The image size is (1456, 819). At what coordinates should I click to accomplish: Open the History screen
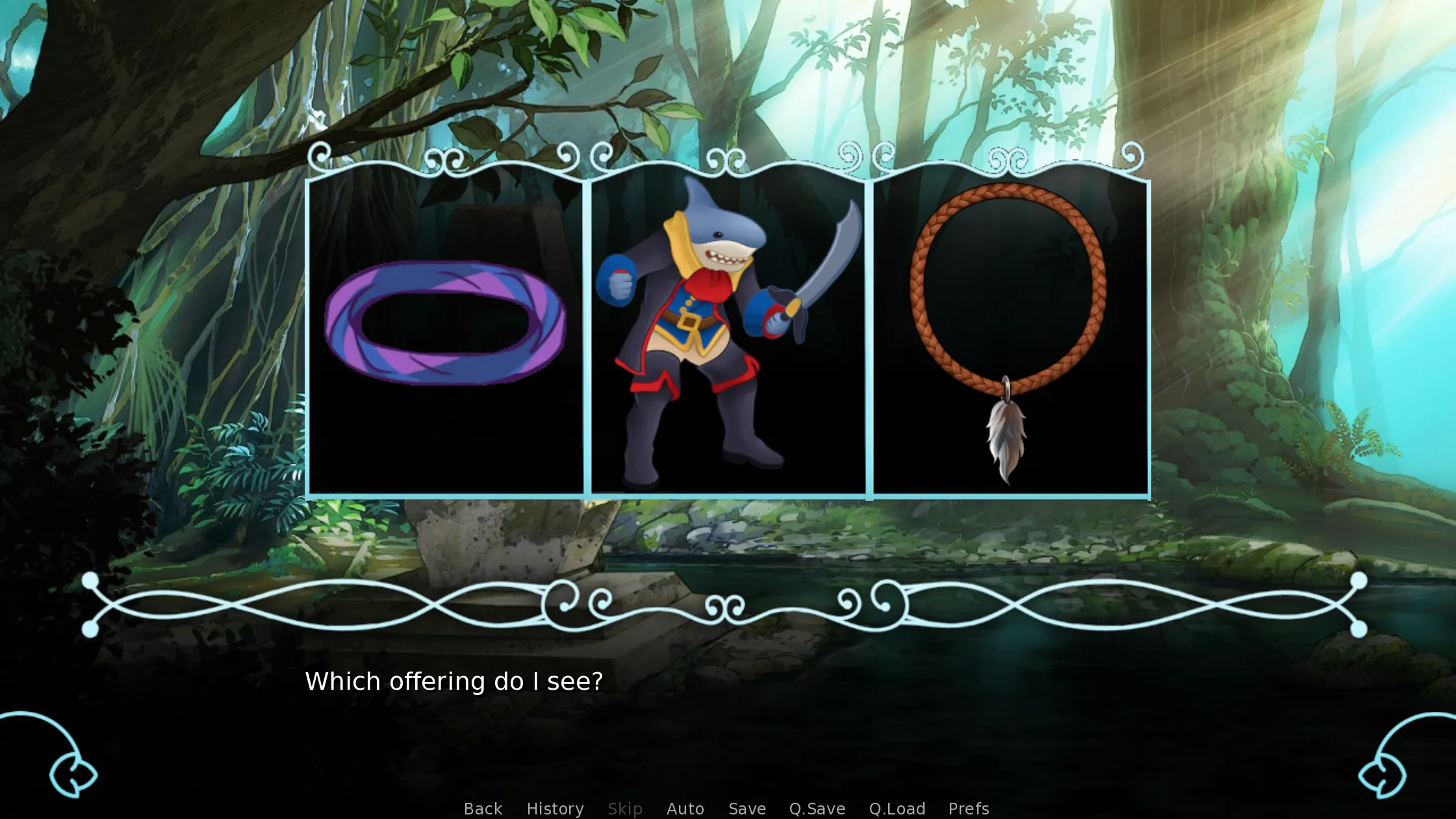pos(554,808)
